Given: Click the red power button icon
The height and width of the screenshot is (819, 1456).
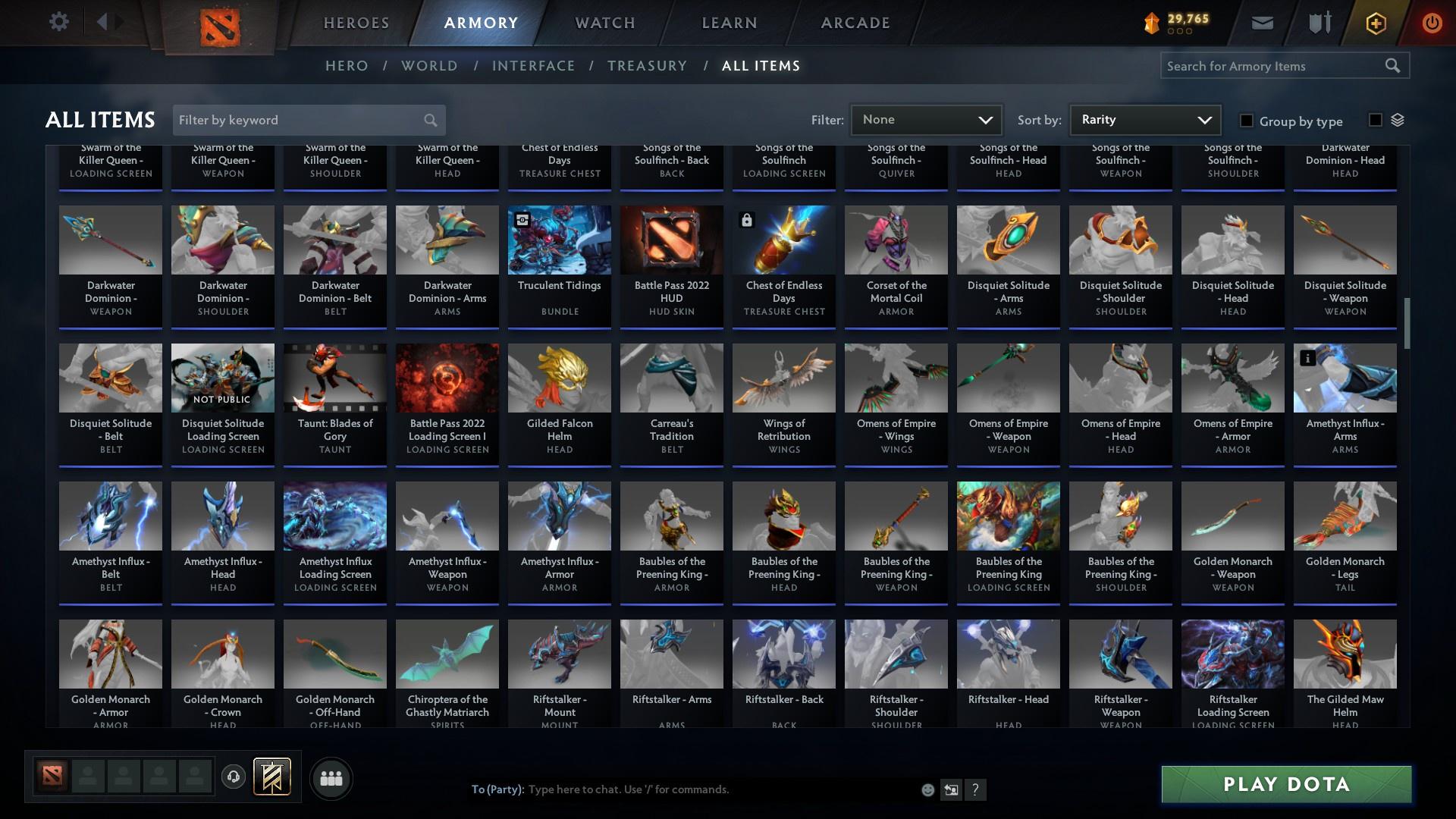Looking at the screenshot, I should tap(1432, 23).
